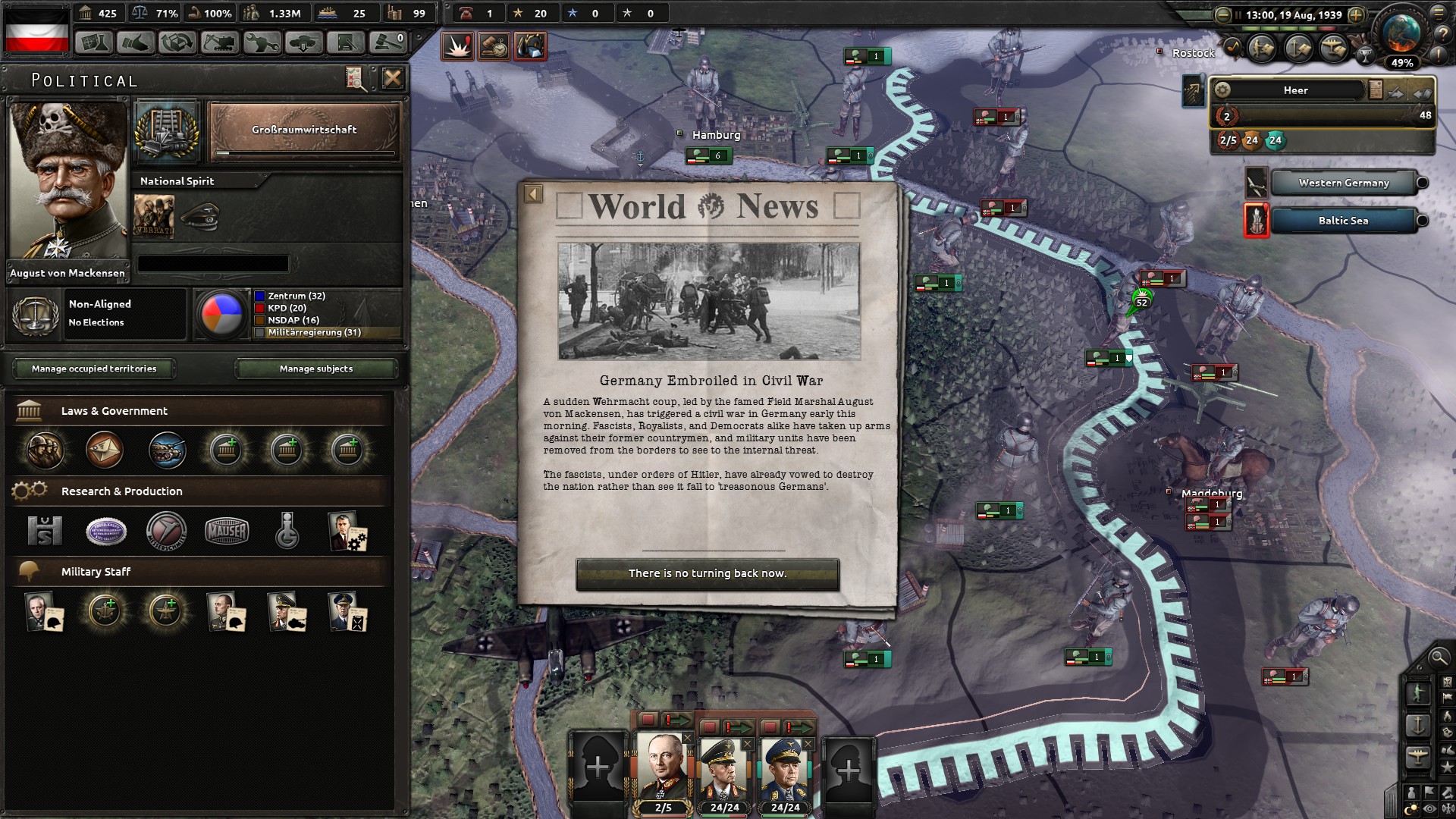Click the party popularity pie chart
Image resolution: width=1456 pixels, height=819 pixels.
point(222,313)
